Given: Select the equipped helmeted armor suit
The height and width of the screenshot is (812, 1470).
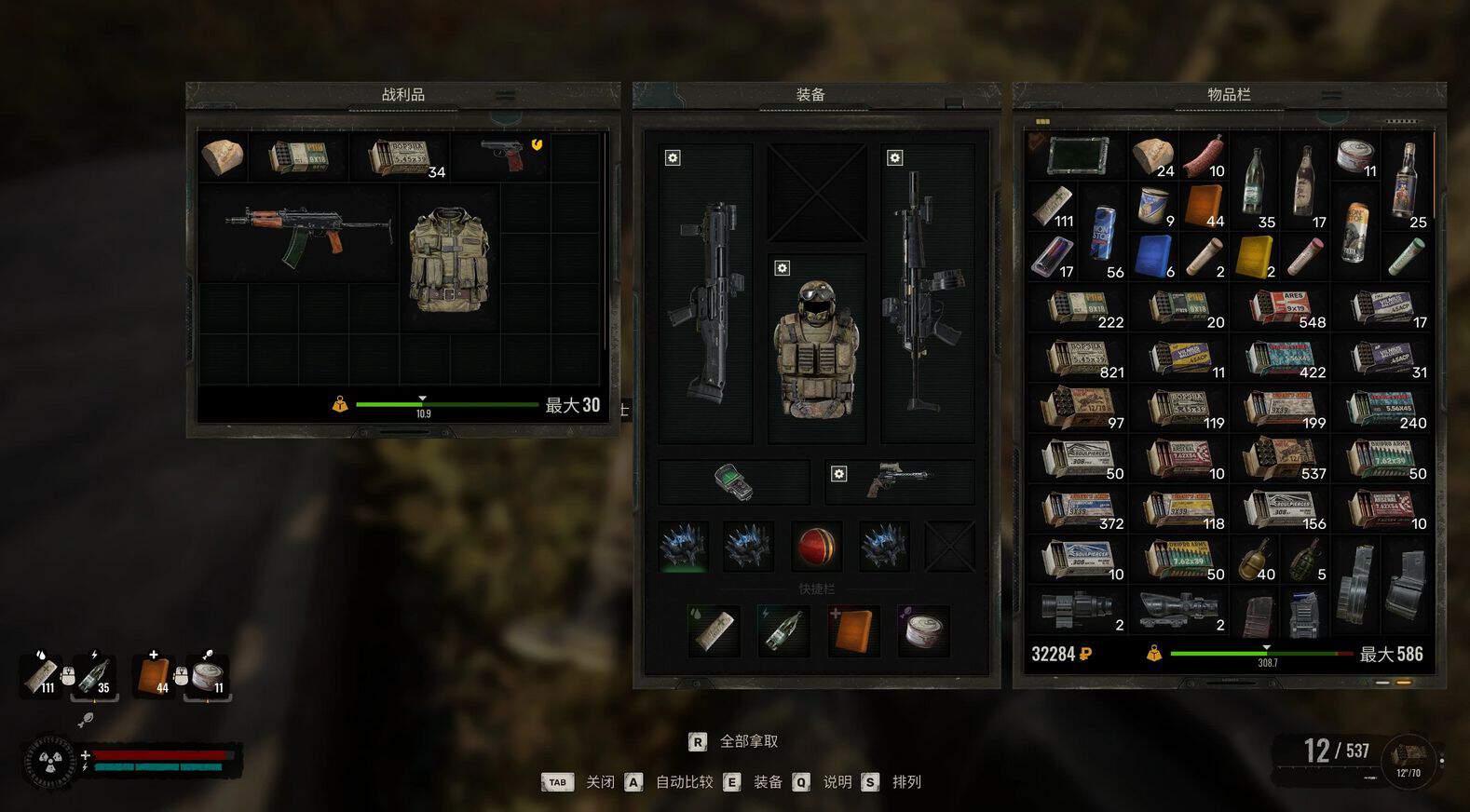Looking at the screenshot, I should pyautogui.click(x=816, y=349).
